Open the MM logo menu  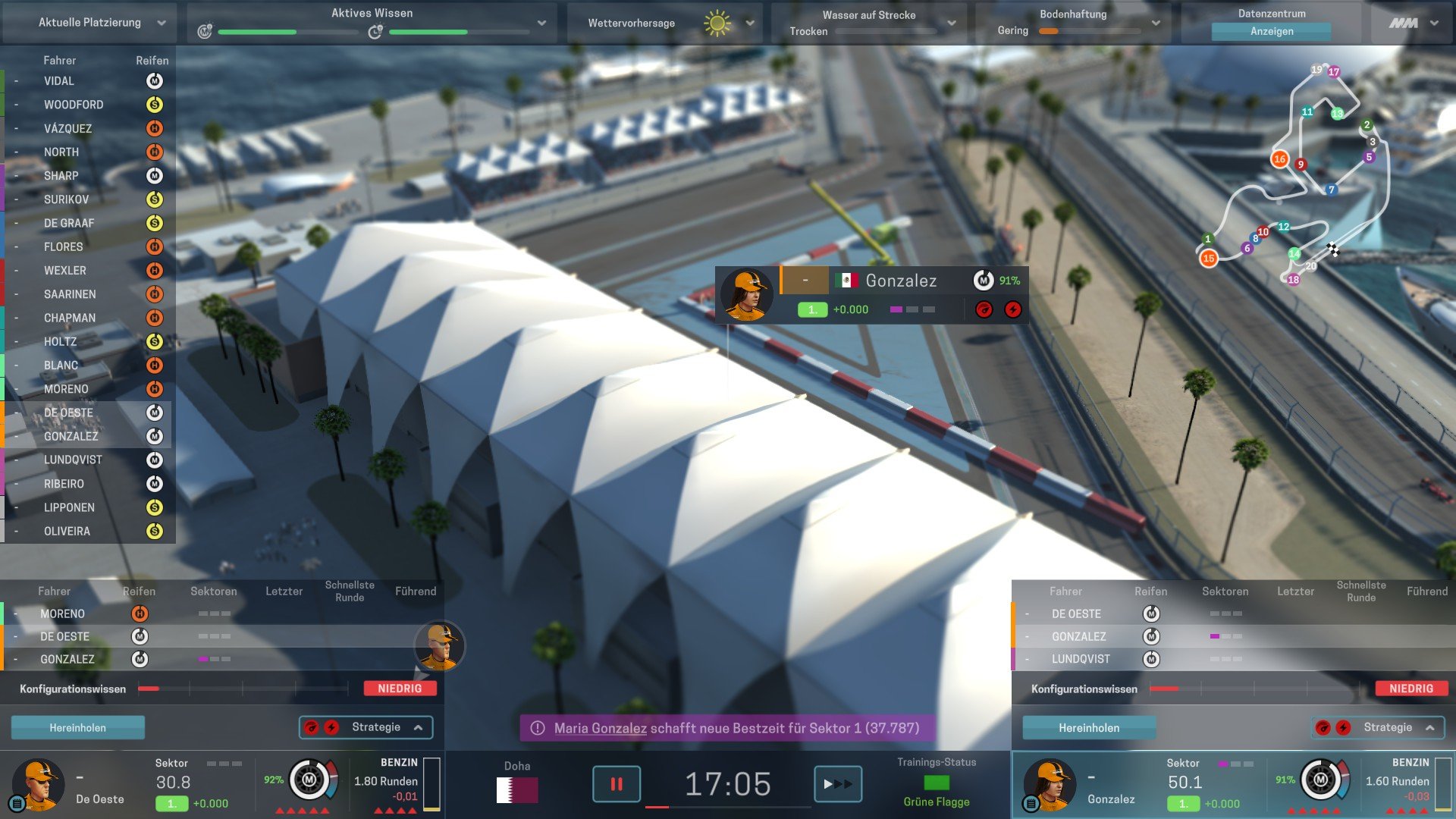click(x=1413, y=23)
